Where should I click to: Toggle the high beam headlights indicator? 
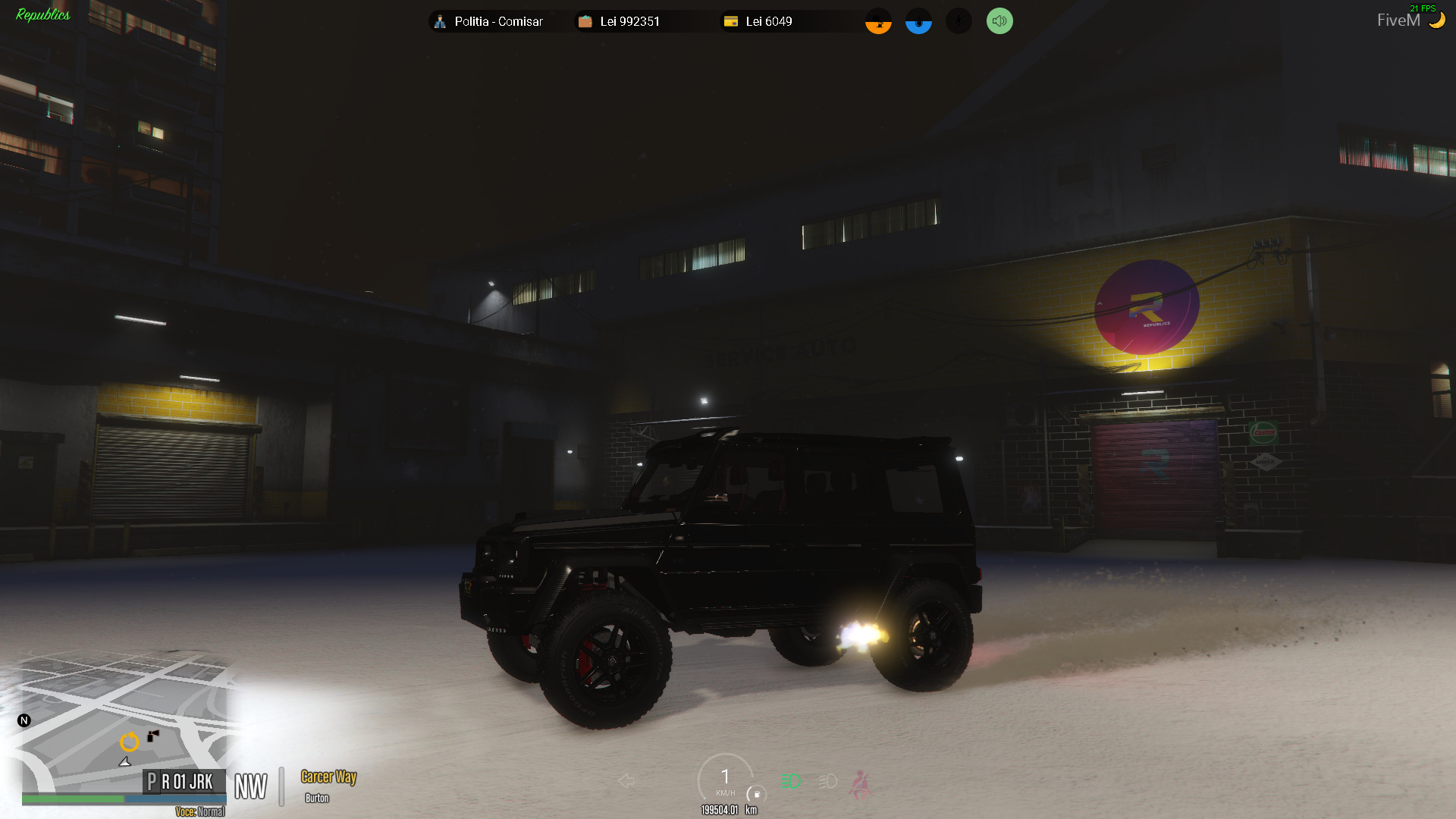pyautogui.click(x=791, y=780)
